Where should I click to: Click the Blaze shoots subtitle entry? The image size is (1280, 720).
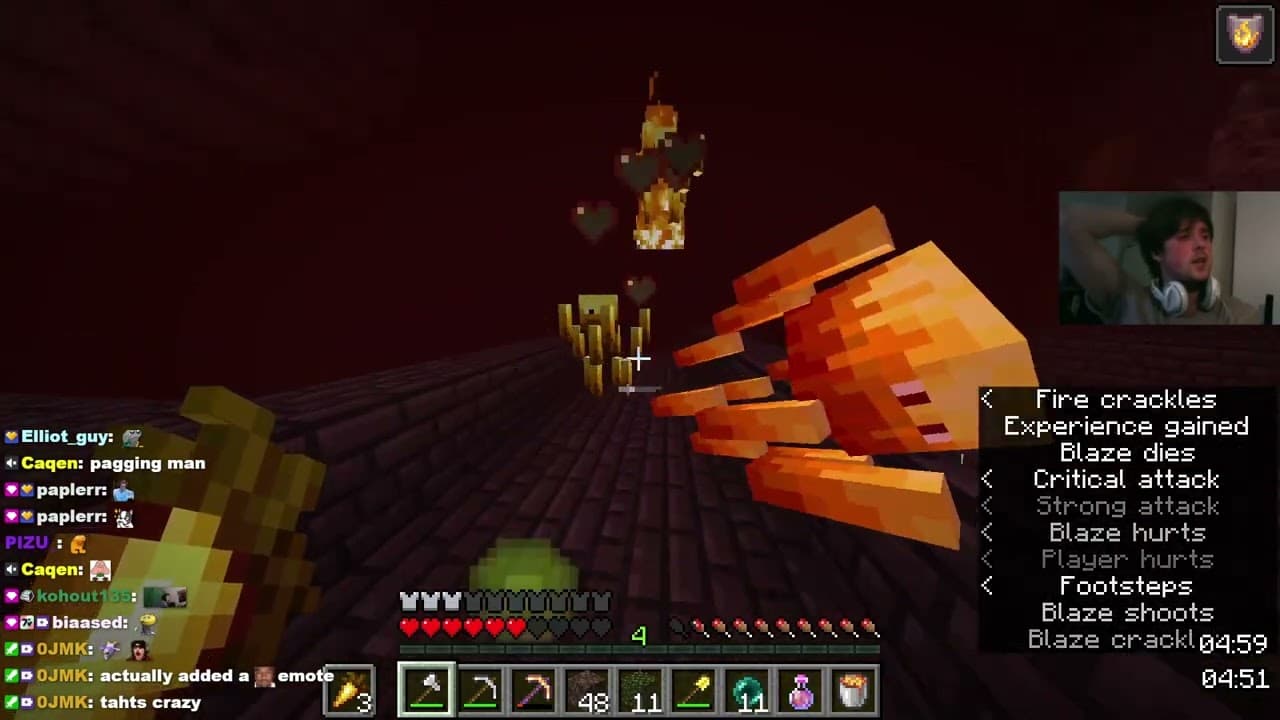point(1126,613)
